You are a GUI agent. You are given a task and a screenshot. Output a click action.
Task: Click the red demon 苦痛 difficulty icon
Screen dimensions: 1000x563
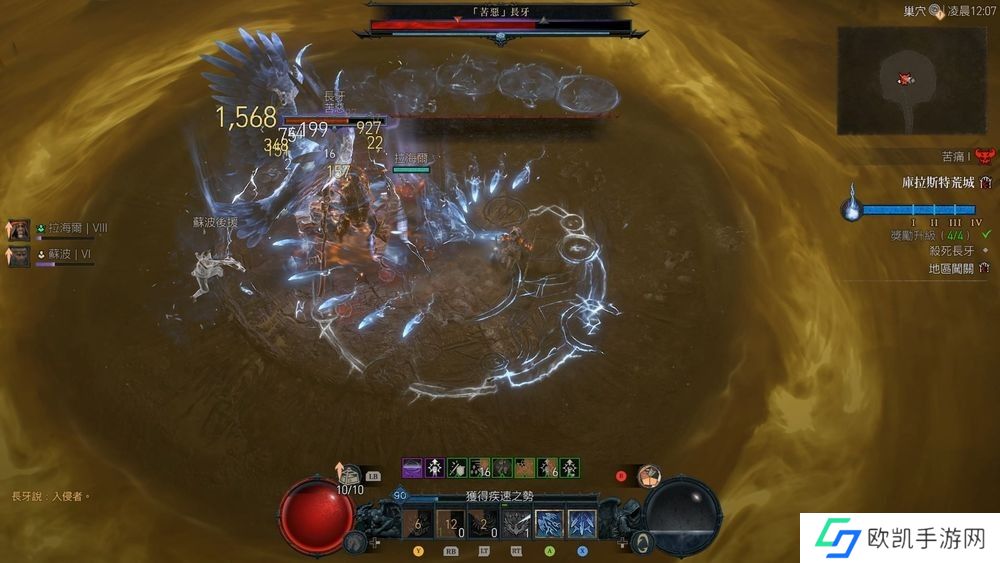click(984, 157)
